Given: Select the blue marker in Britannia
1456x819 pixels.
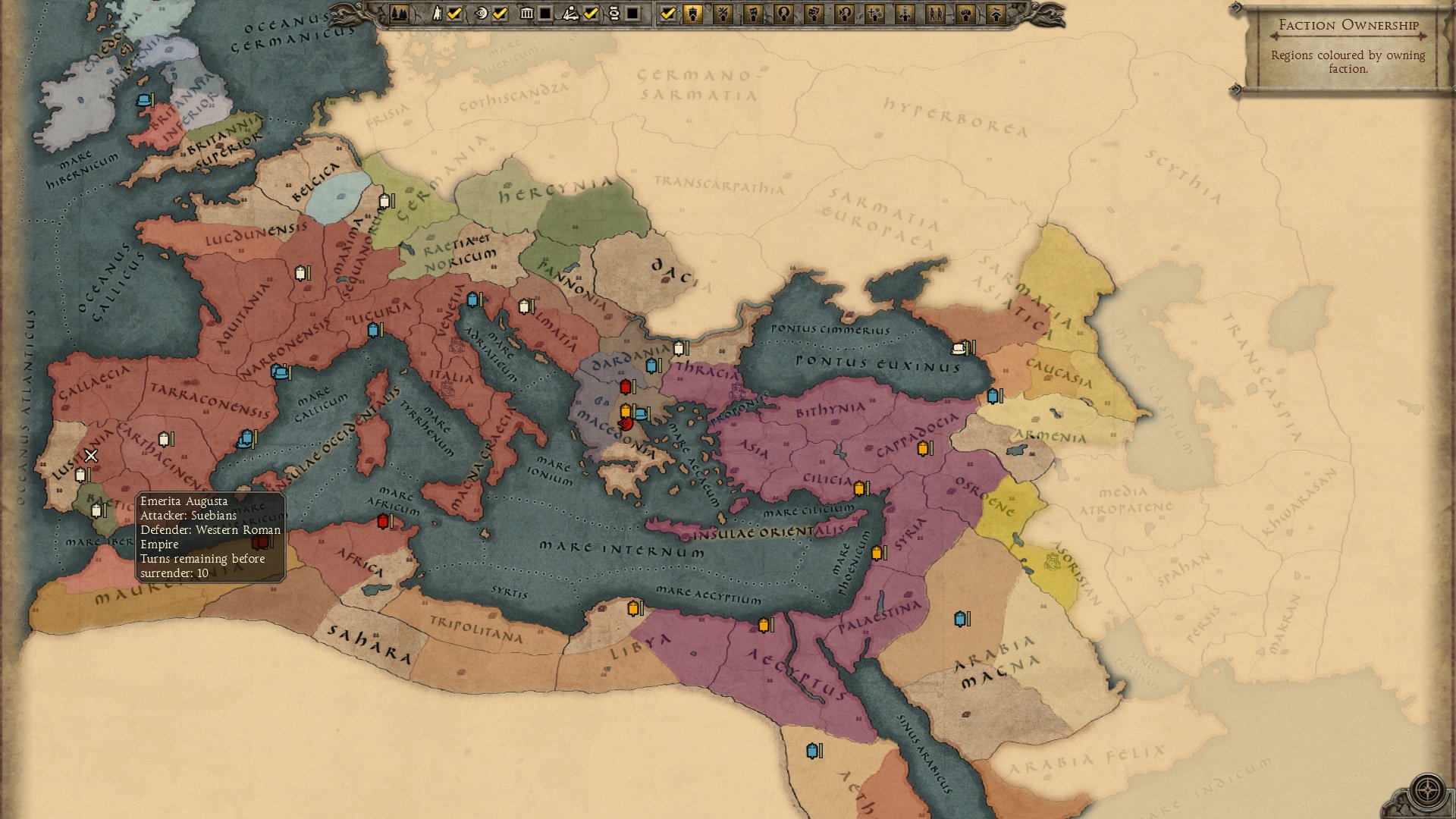Looking at the screenshot, I should [x=144, y=100].
